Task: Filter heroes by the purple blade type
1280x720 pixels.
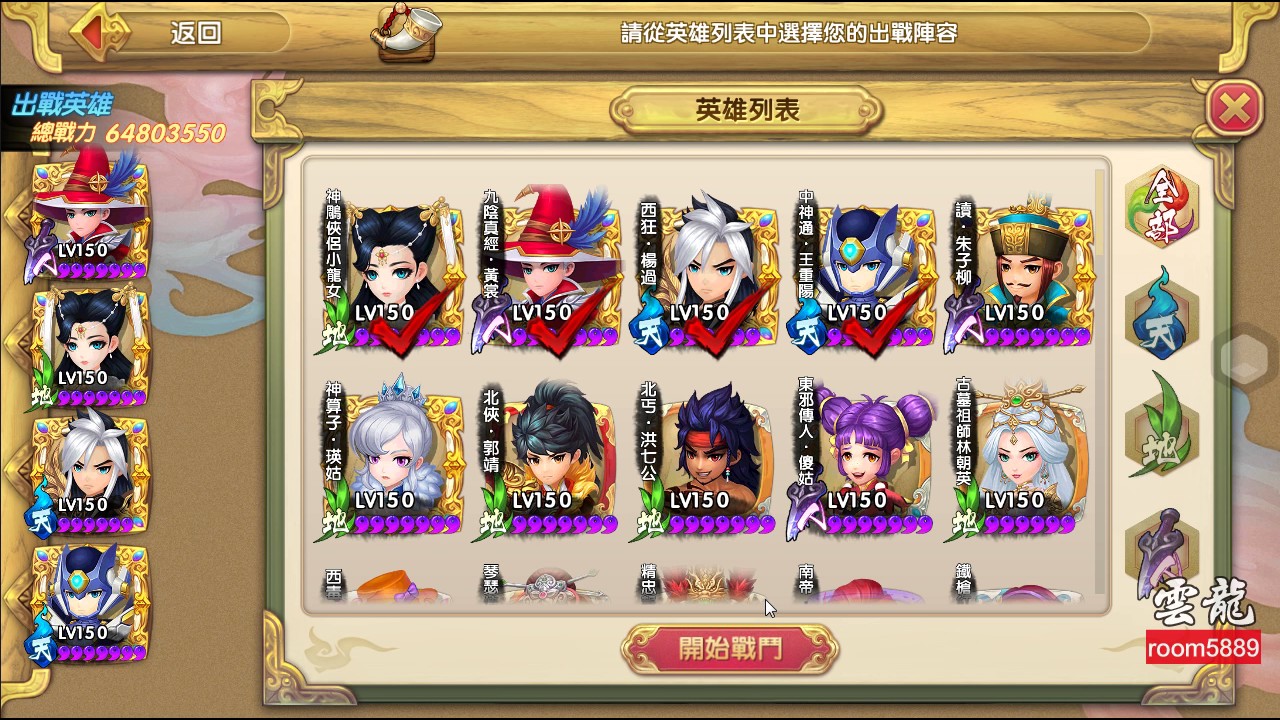Action: pos(1162,540)
